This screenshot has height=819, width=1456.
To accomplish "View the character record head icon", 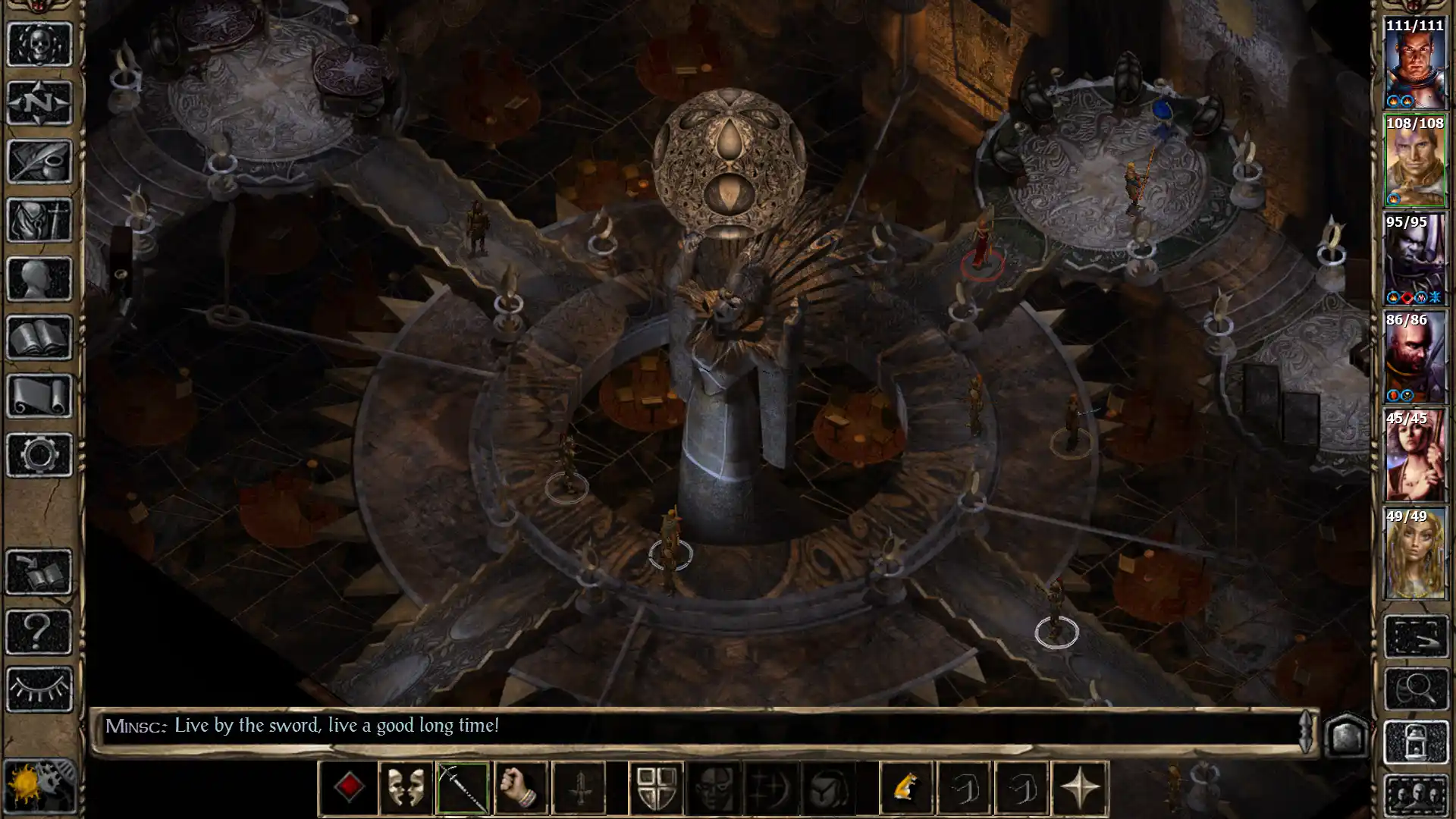I will (x=39, y=276).
